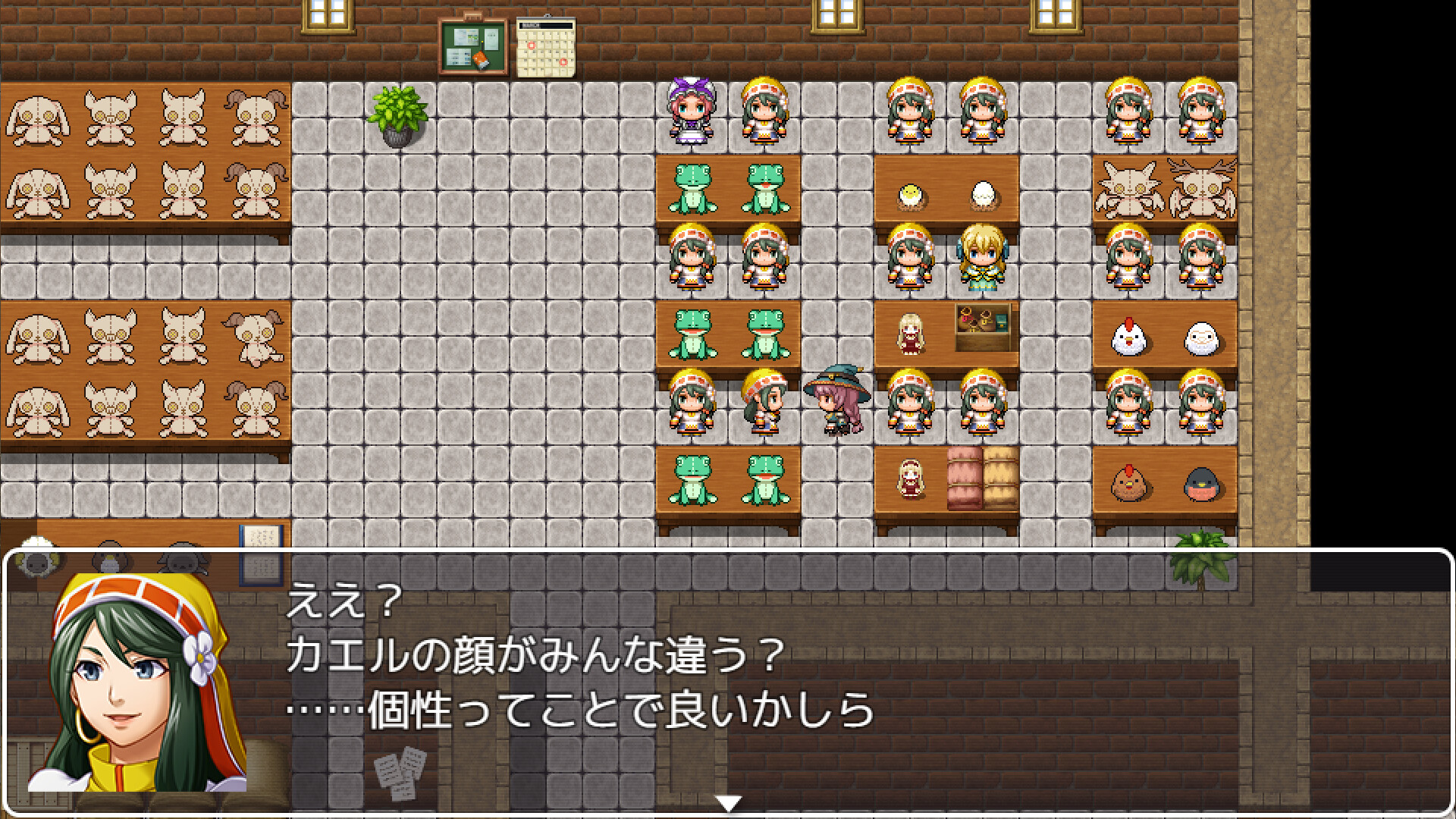
Task: Open the green bulletin board on the wall
Action: tap(472, 45)
